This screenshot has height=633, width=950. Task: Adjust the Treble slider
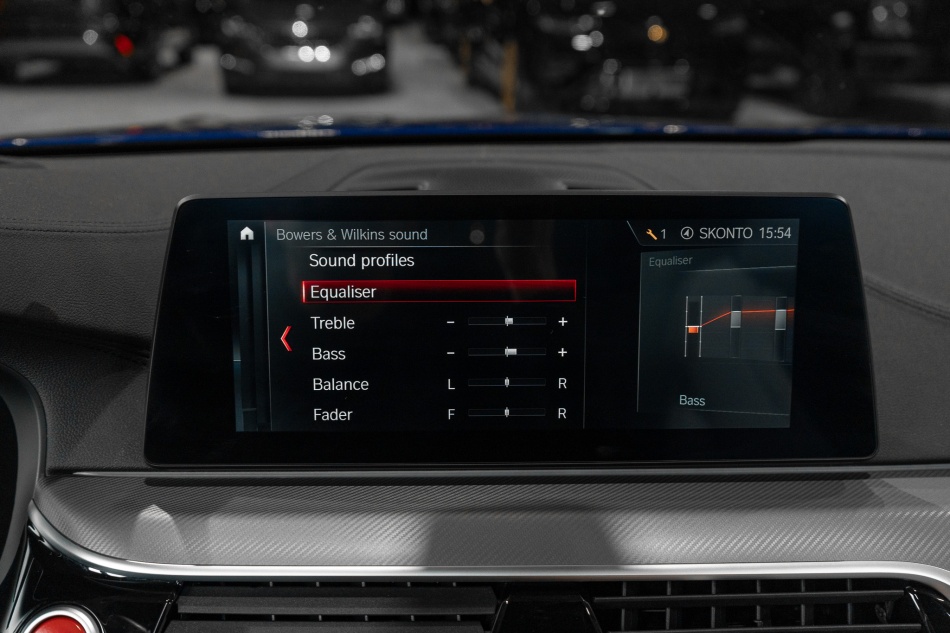(507, 322)
